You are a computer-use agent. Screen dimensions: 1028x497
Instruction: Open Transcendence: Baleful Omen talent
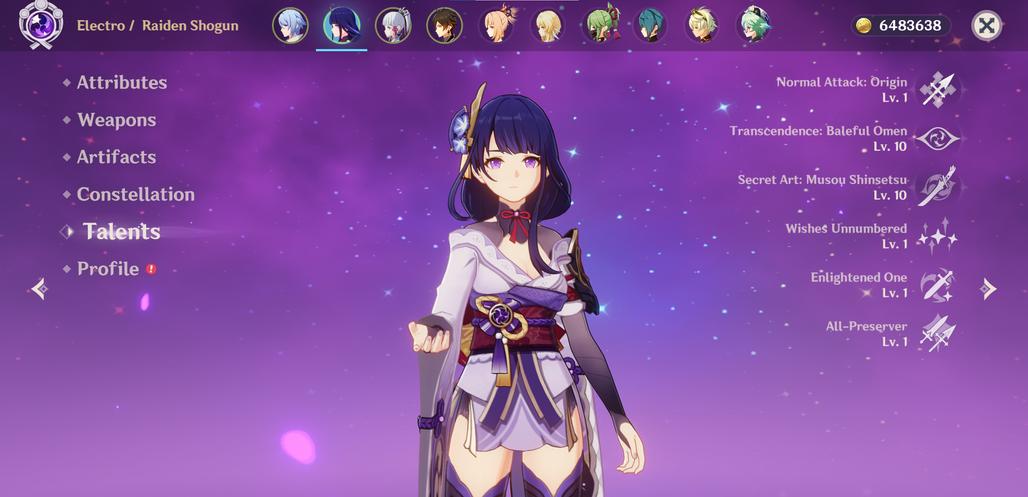tap(938, 139)
